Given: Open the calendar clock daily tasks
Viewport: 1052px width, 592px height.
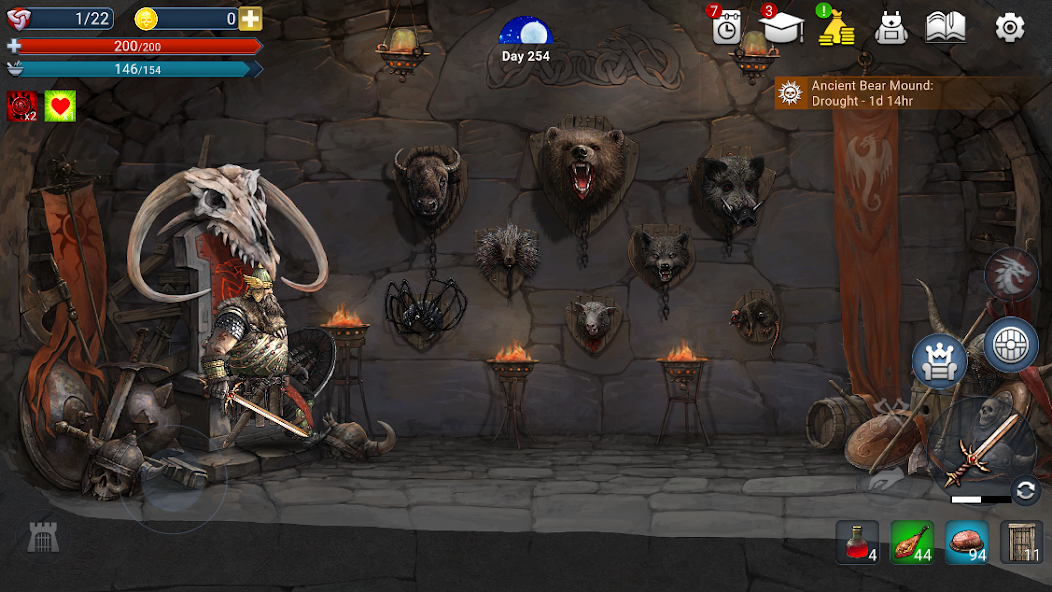Looking at the screenshot, I should pyautogui.click(x=727, y=27).
